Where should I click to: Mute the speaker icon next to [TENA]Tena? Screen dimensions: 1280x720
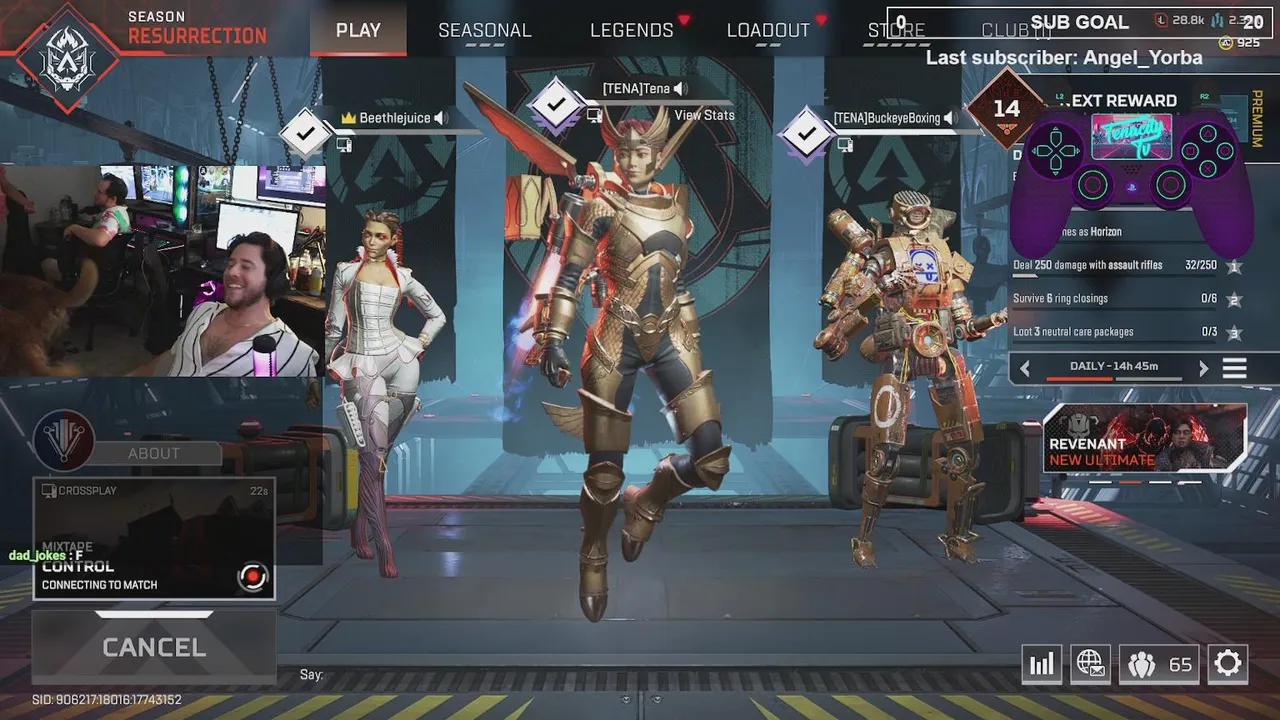pos(679,88)
